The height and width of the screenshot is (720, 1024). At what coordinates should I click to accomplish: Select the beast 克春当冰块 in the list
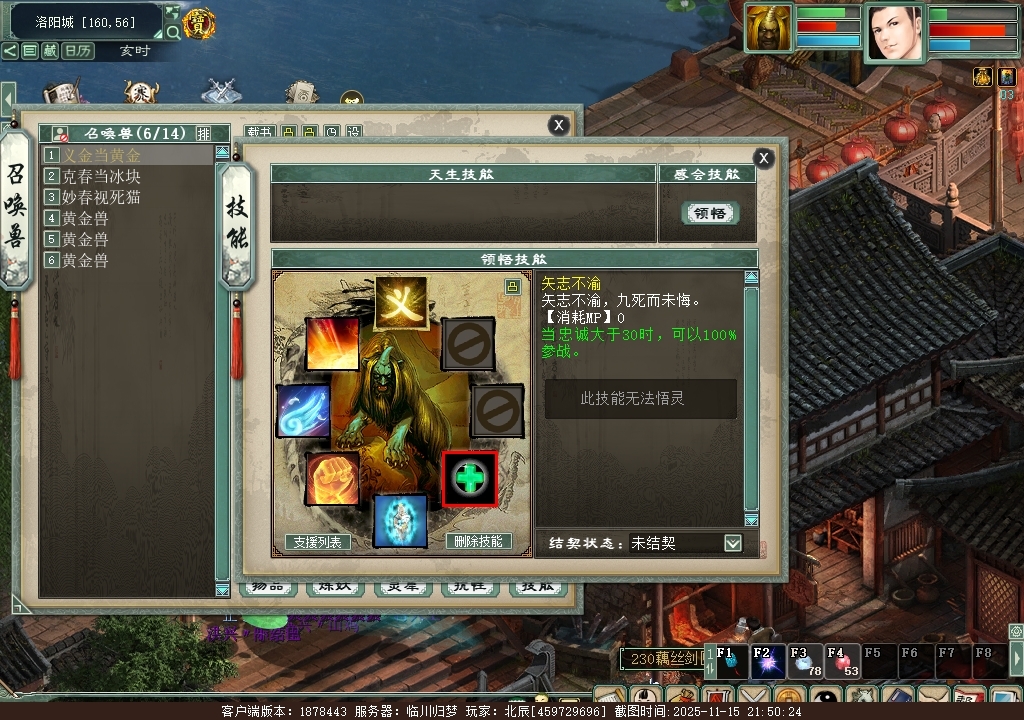point(101,176)
